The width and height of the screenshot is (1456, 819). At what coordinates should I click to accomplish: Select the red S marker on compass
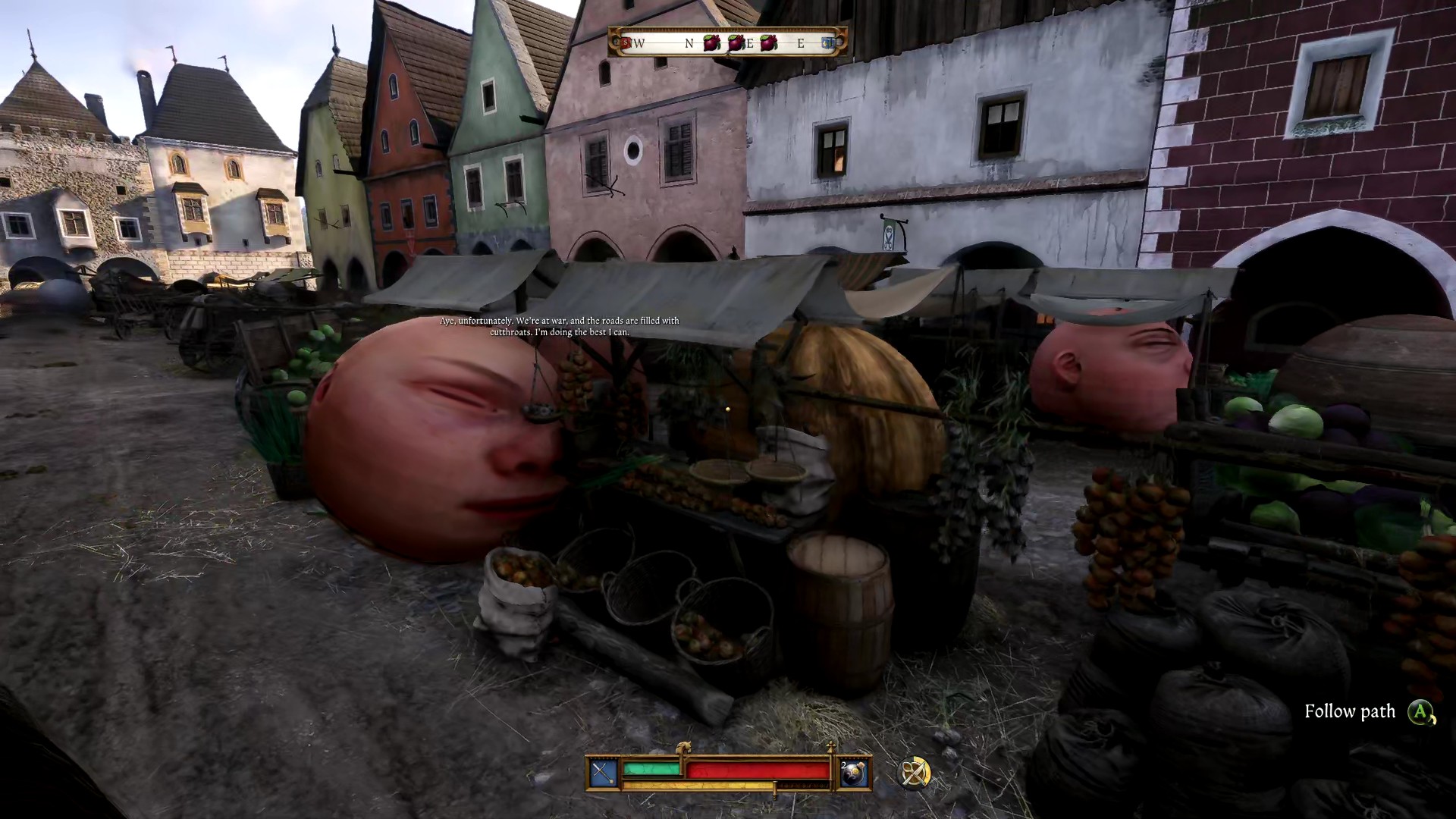click(x=626, y=43)
